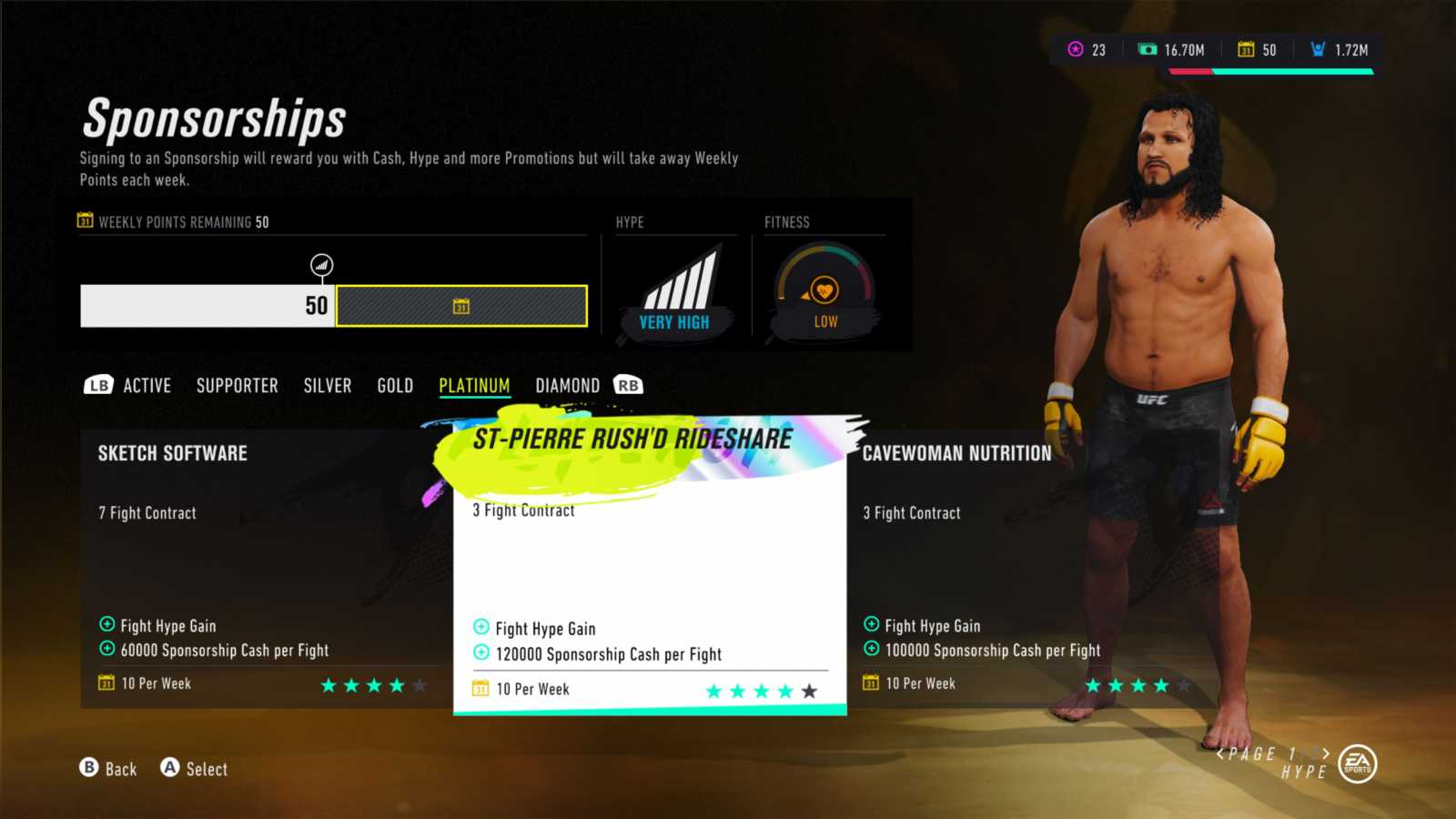The height and width of the screenshot is (819, 1456).
Task: Click the plus icon beside Fight Hype Gain on Rideshare card
Action: (480, 628)
